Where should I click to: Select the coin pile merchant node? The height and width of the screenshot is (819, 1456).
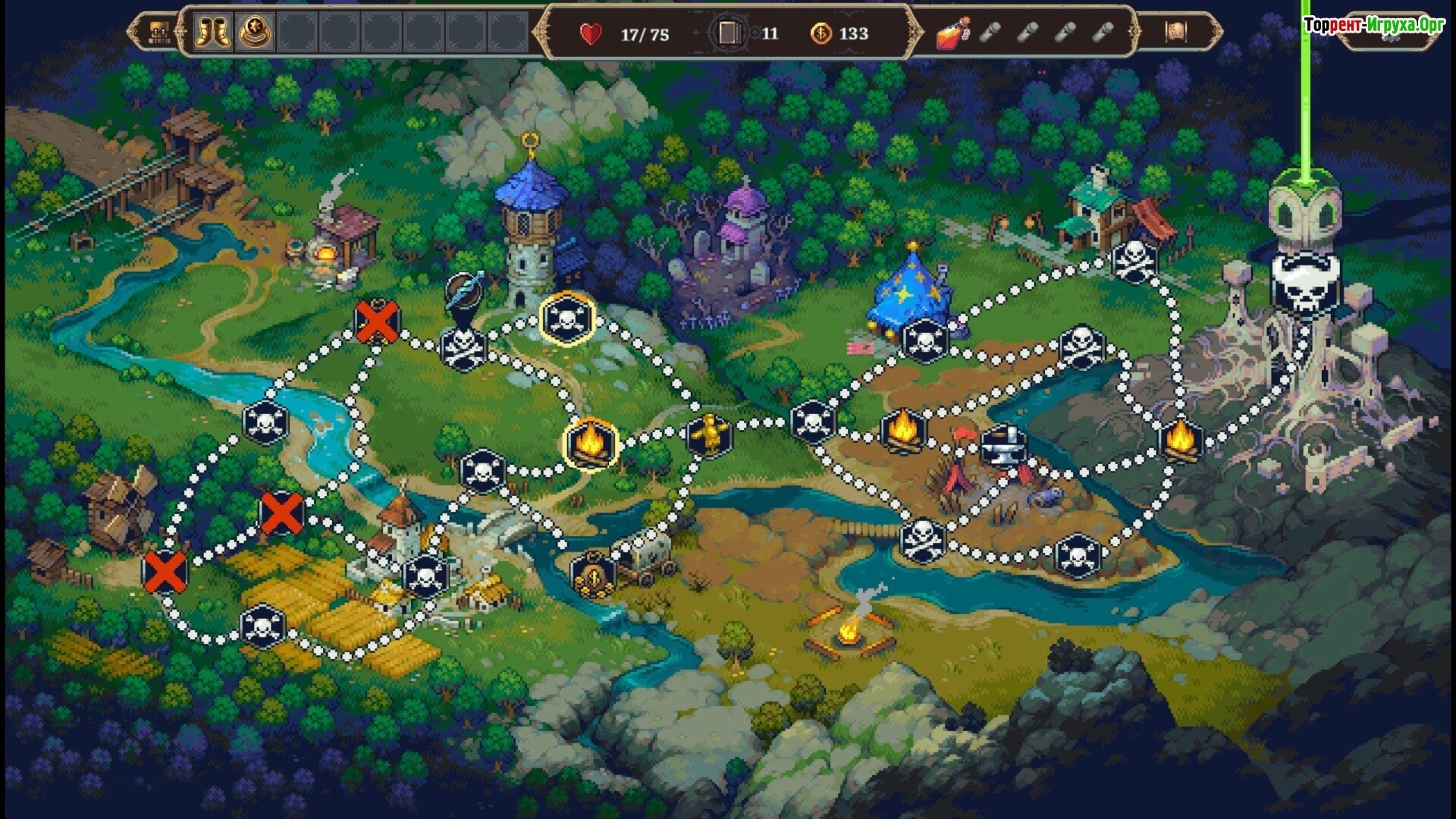pyautogui.click(x=593, y=574)
